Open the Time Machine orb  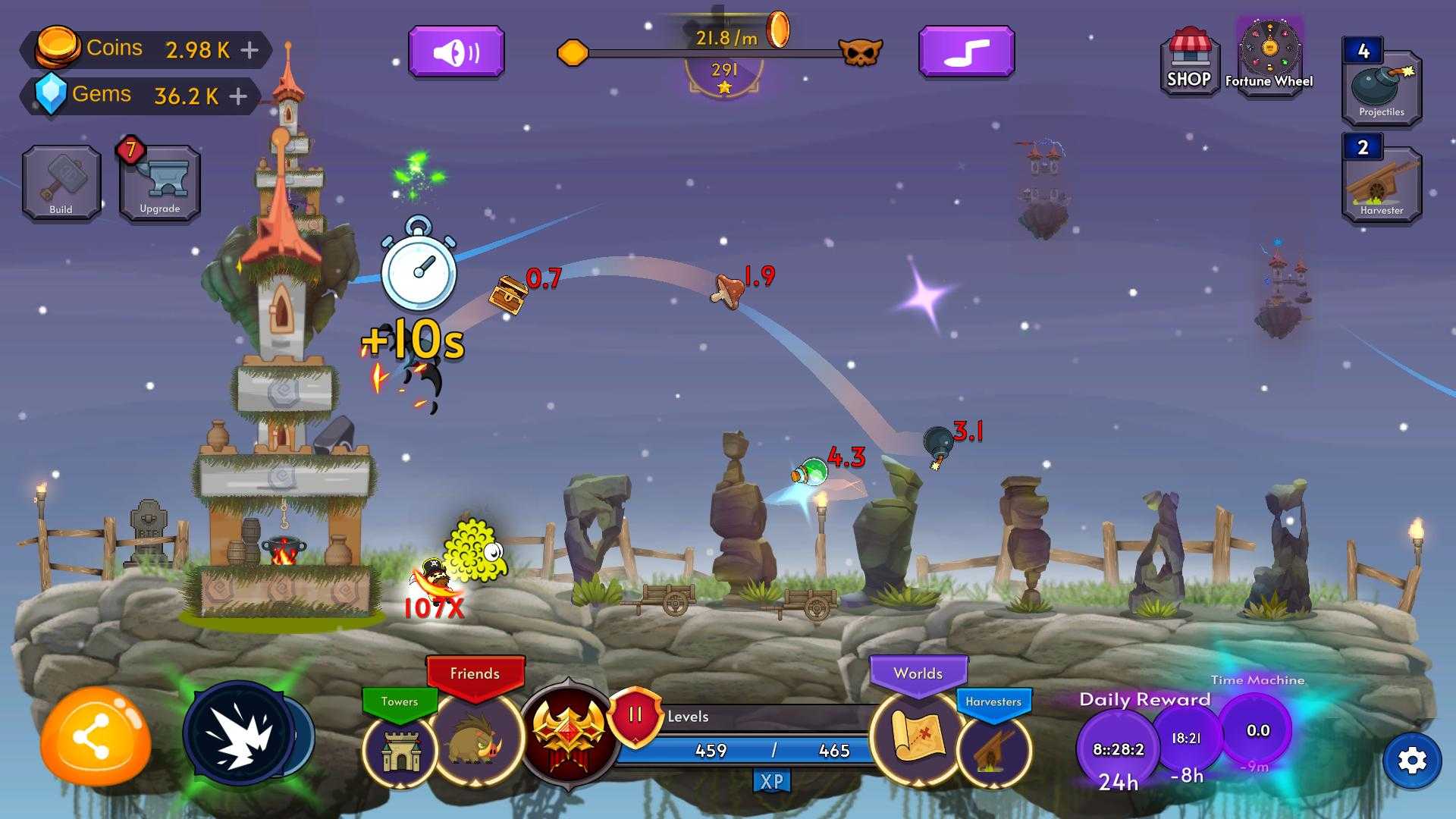pyautogui.click(x=1257, y=731)
